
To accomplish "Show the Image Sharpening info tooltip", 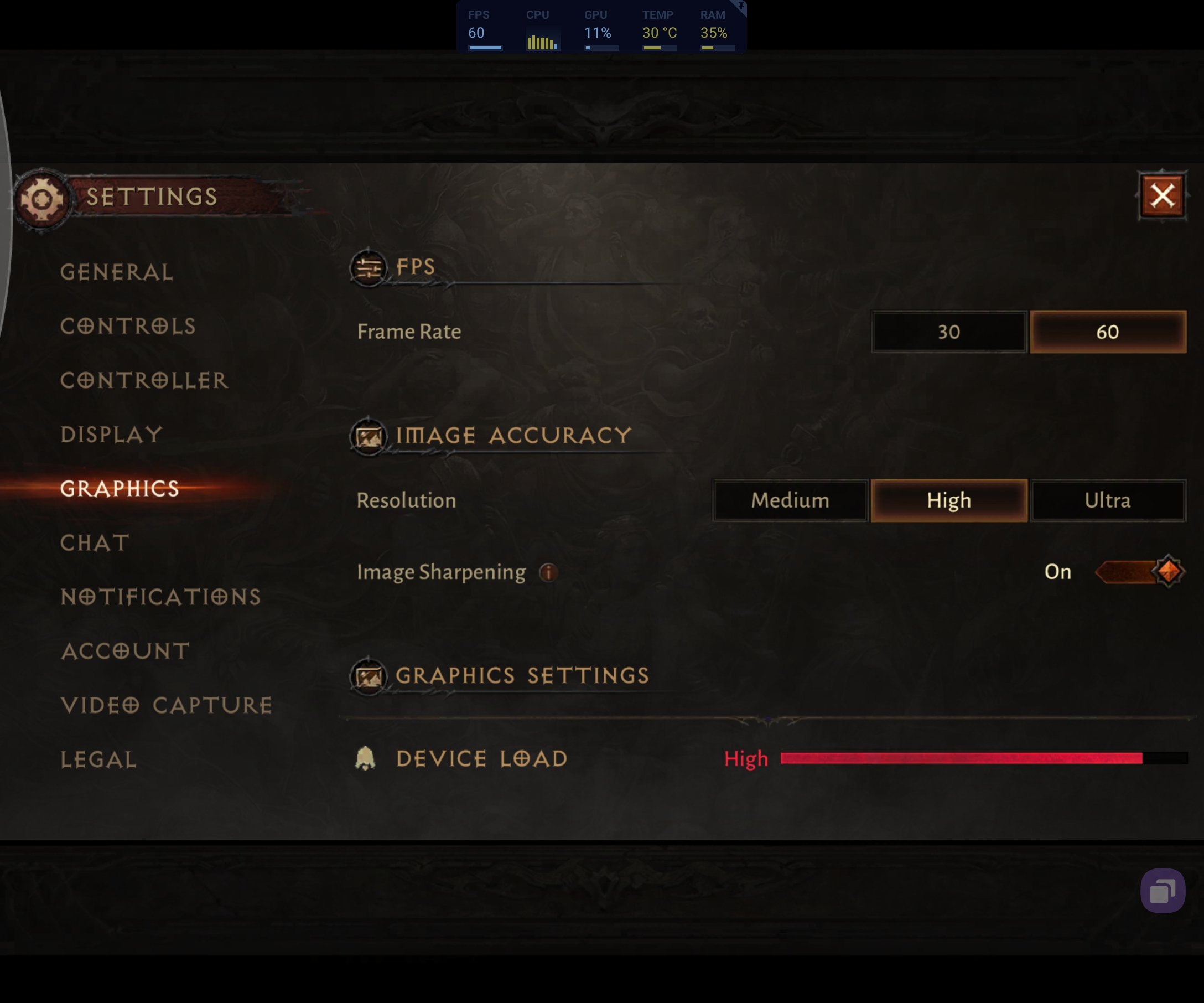I will (548, 572).
